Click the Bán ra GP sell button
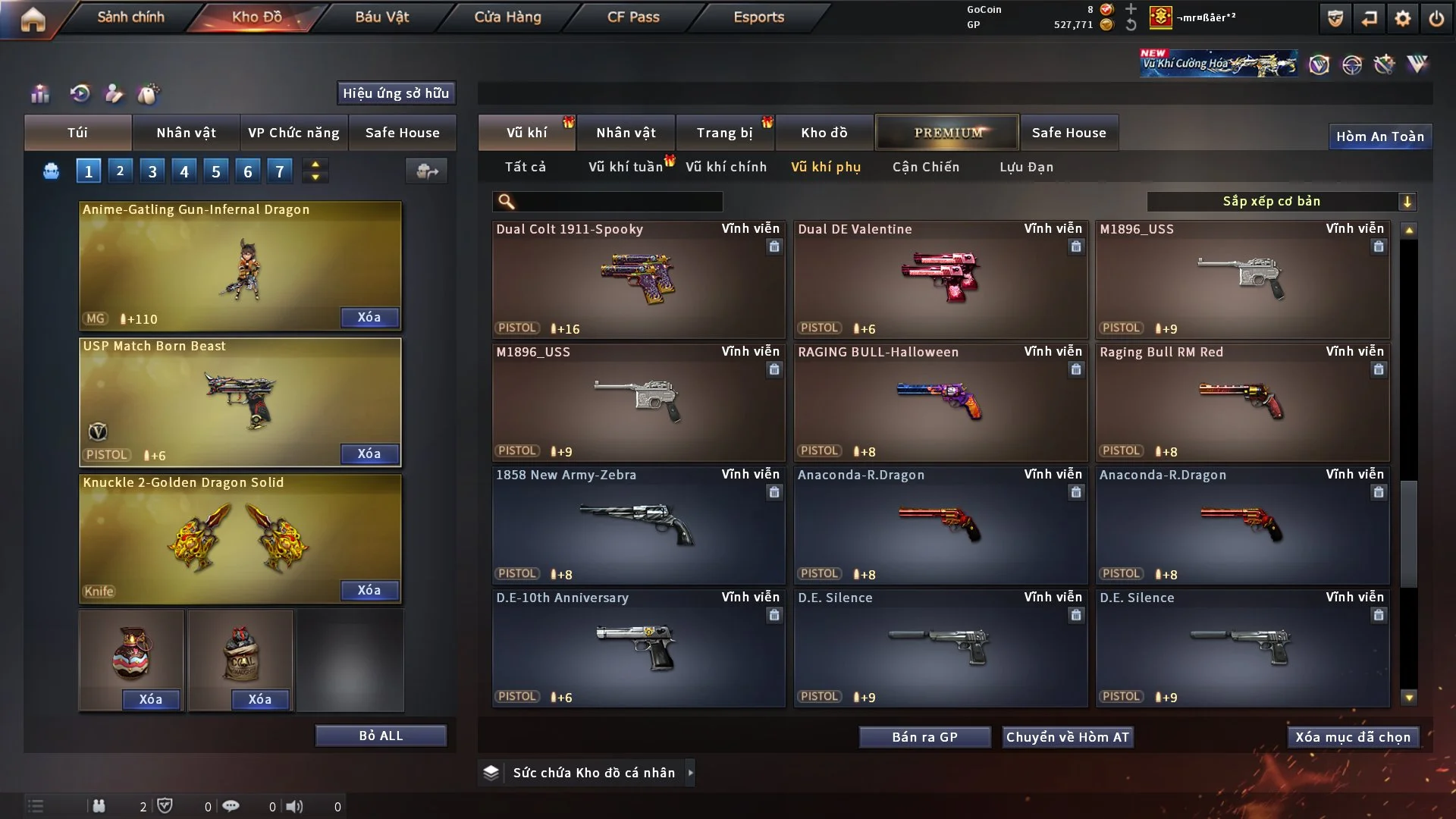Screen dimensions: 1456x819 pos(924,737)
